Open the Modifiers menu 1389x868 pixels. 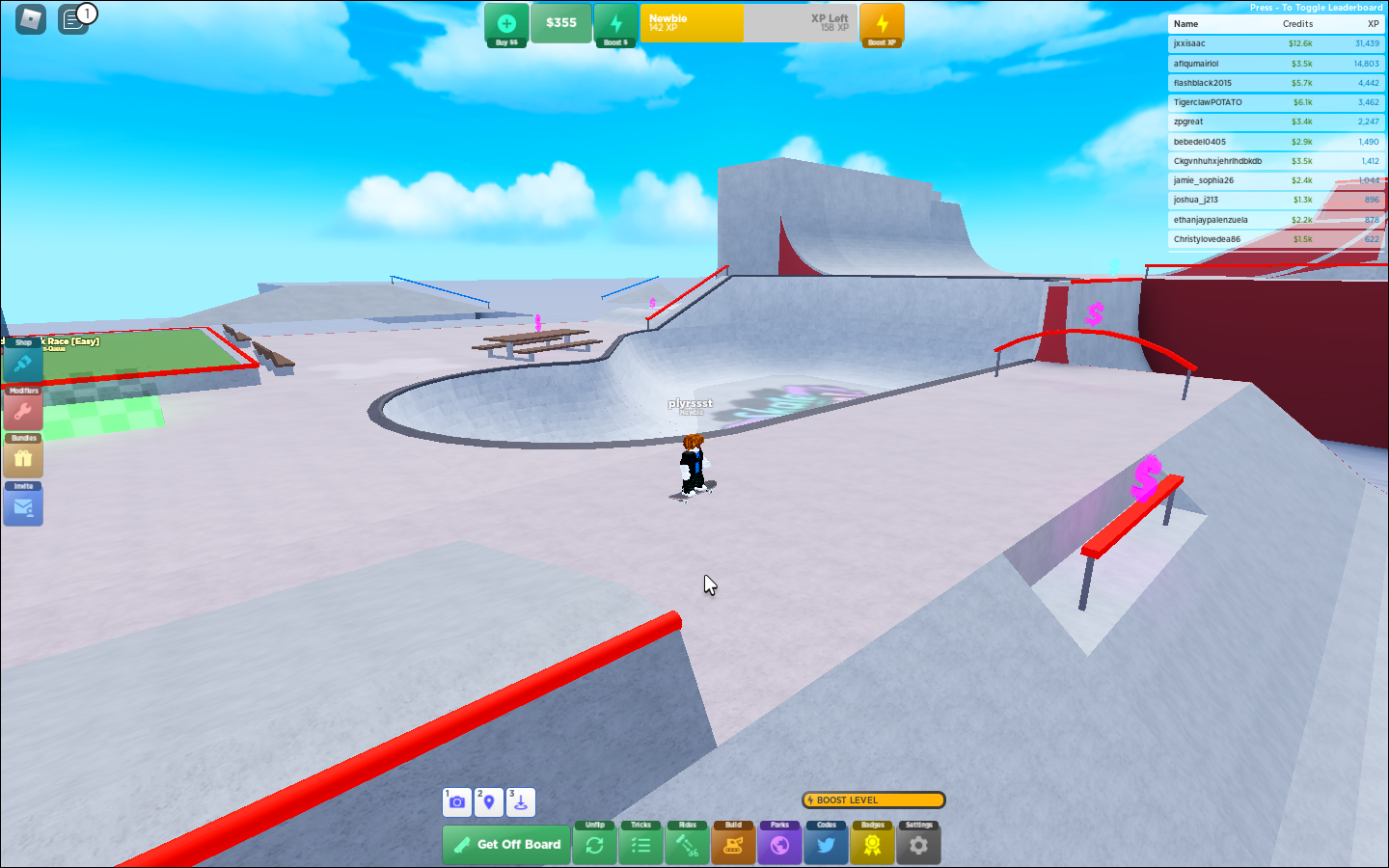21,407
